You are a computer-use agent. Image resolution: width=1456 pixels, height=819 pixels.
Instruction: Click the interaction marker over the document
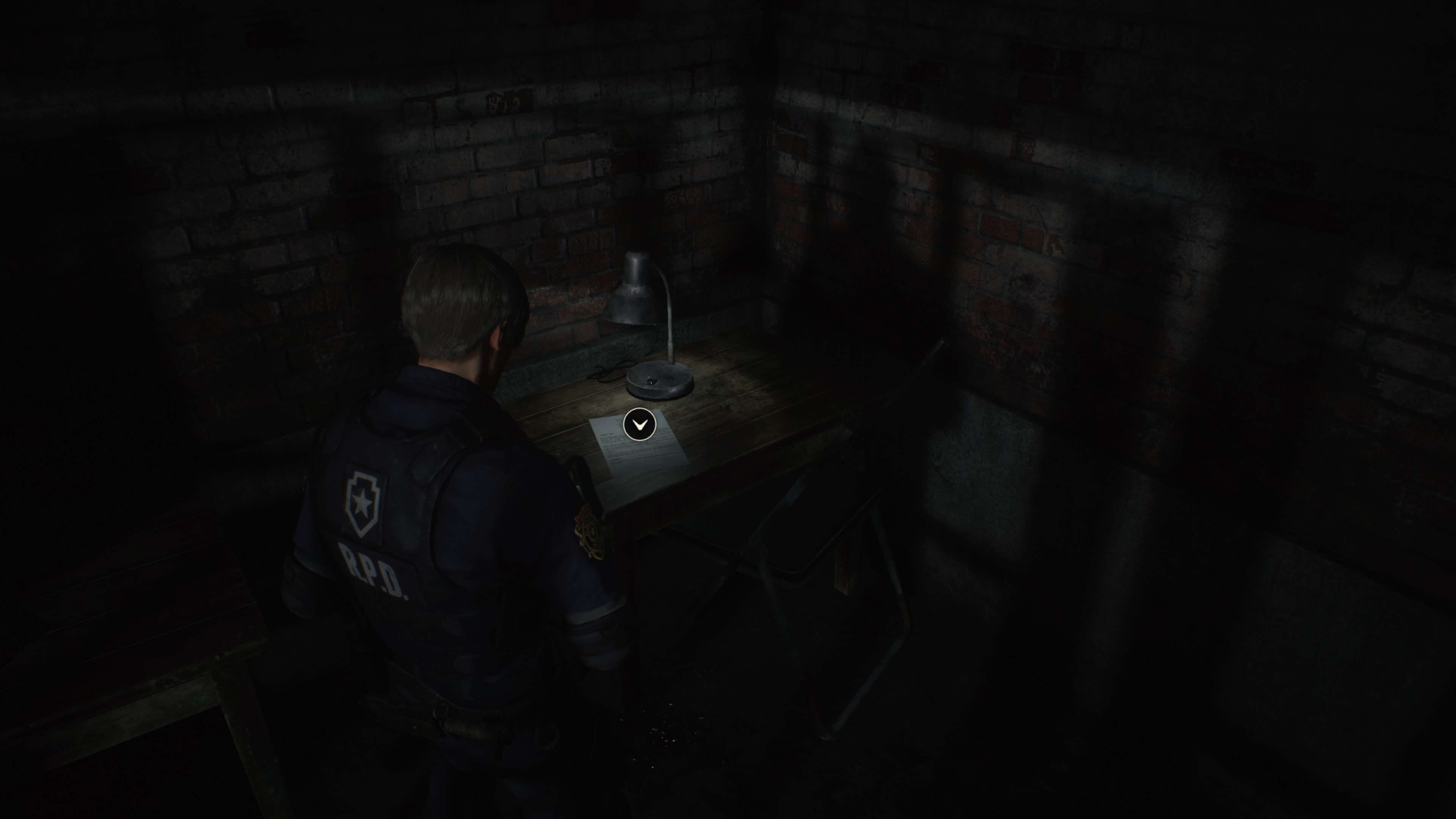point(639,424)
